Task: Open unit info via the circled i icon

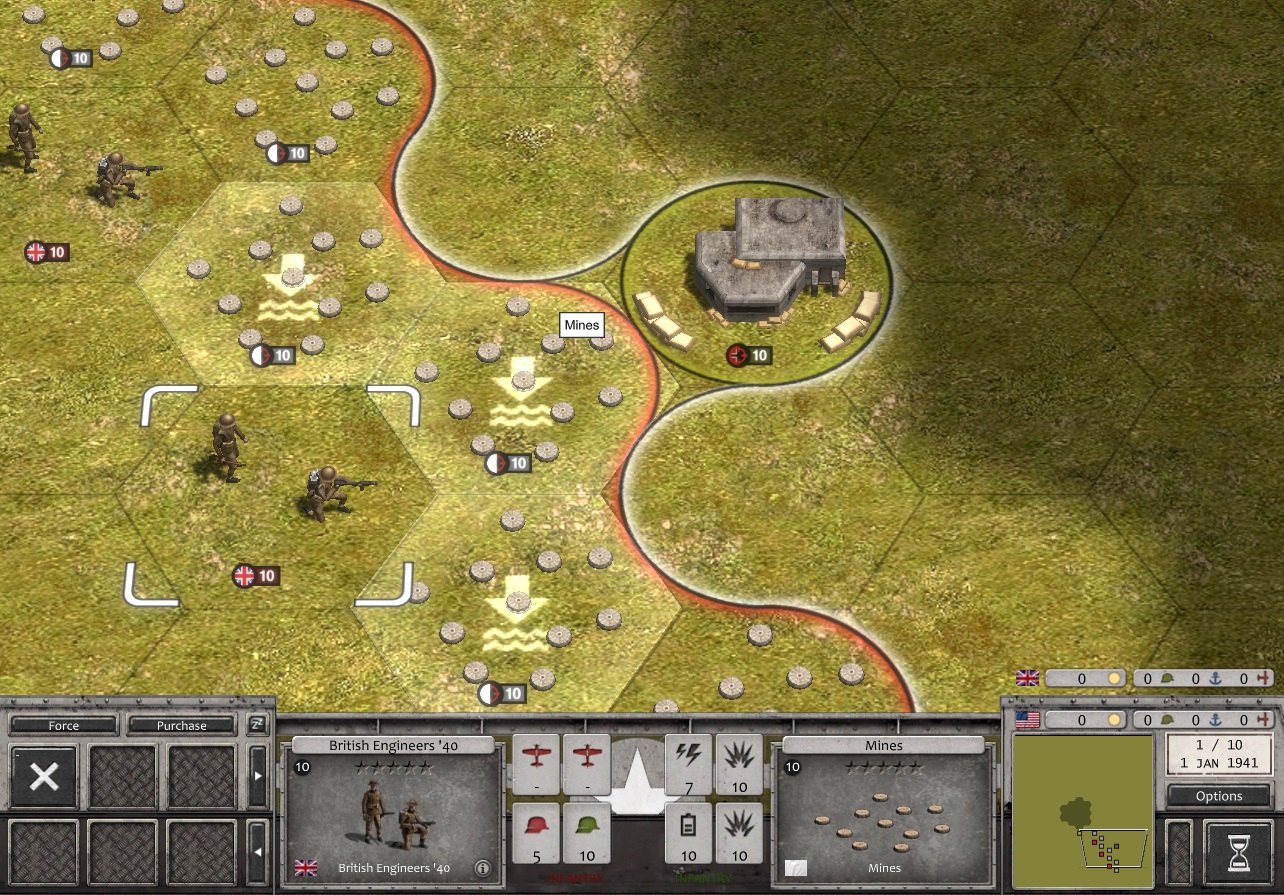Action: pos(482,868)
